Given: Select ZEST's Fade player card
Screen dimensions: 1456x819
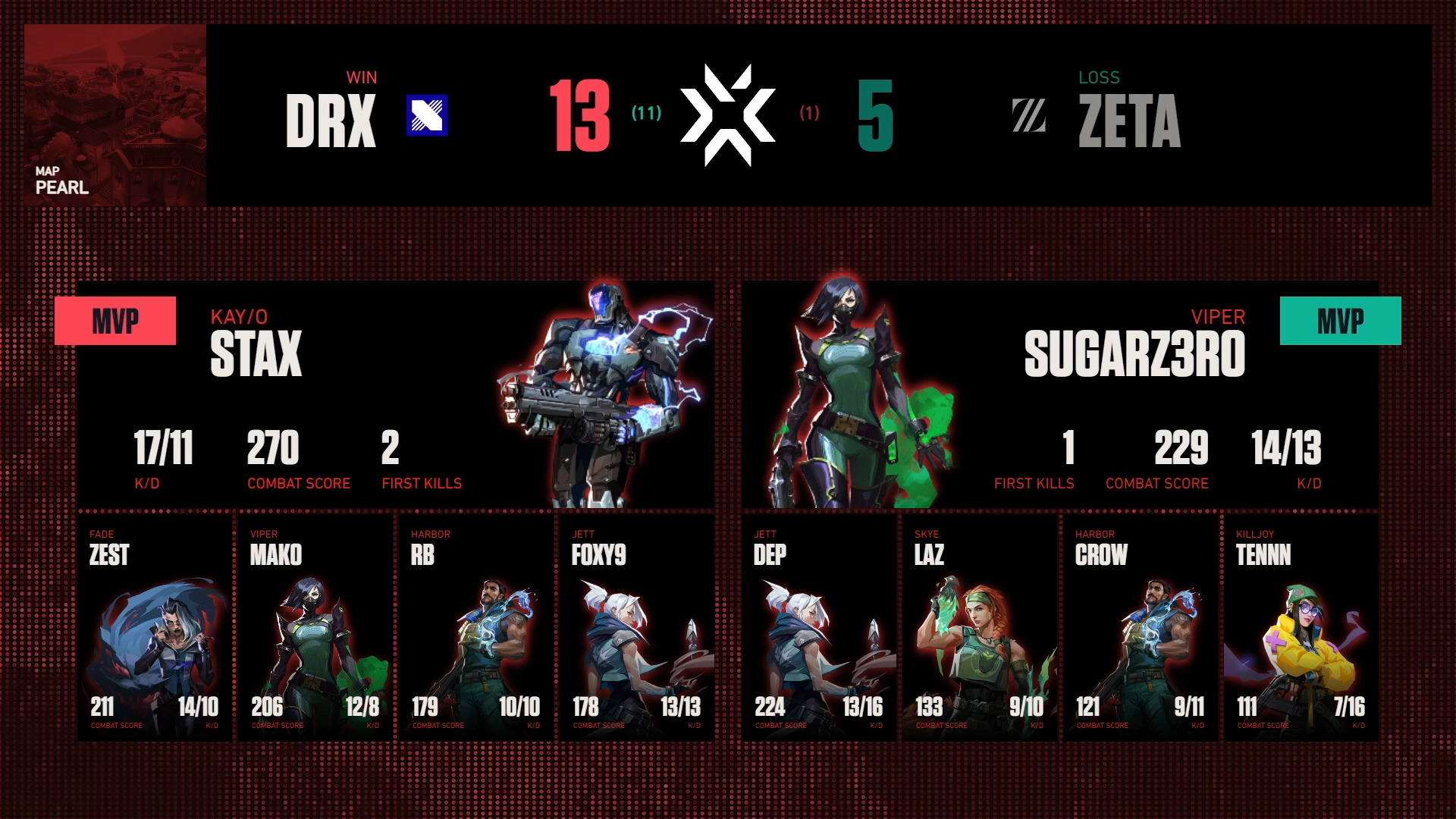Looking at the screenshot, I should point(155,628).
